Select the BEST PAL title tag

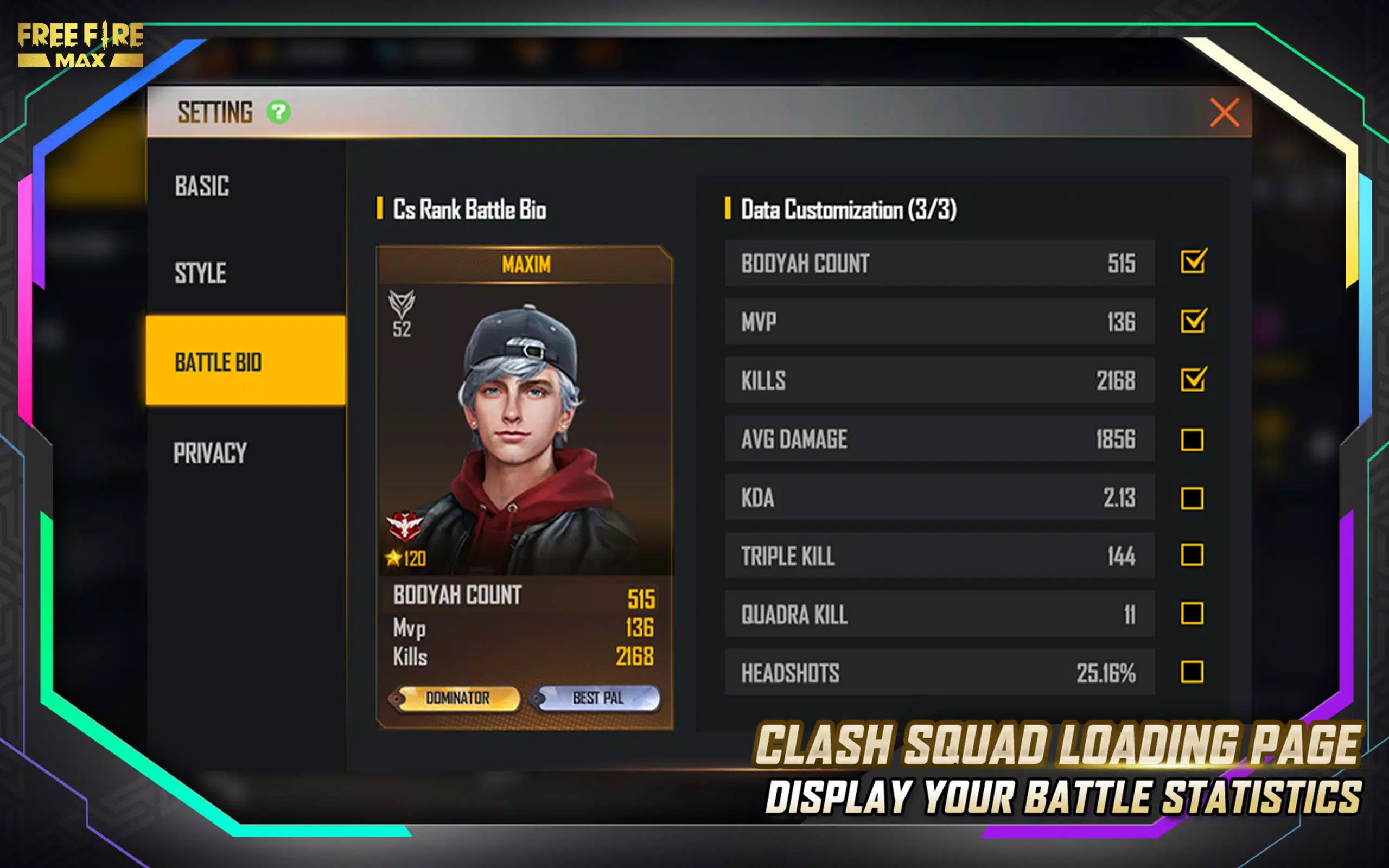[x=598, y=698]
